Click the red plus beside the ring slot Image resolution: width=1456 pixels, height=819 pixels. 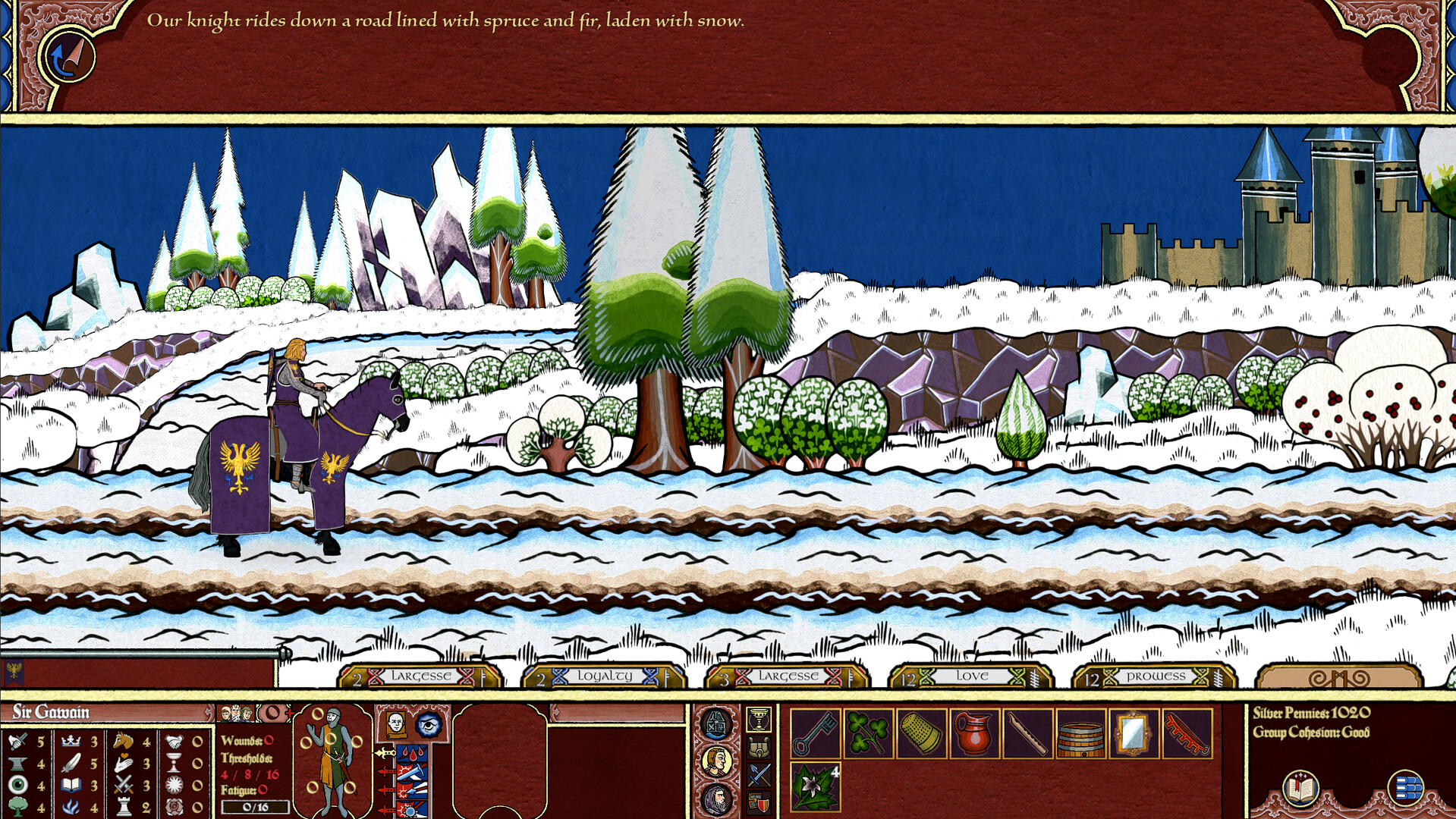point(290,714)
